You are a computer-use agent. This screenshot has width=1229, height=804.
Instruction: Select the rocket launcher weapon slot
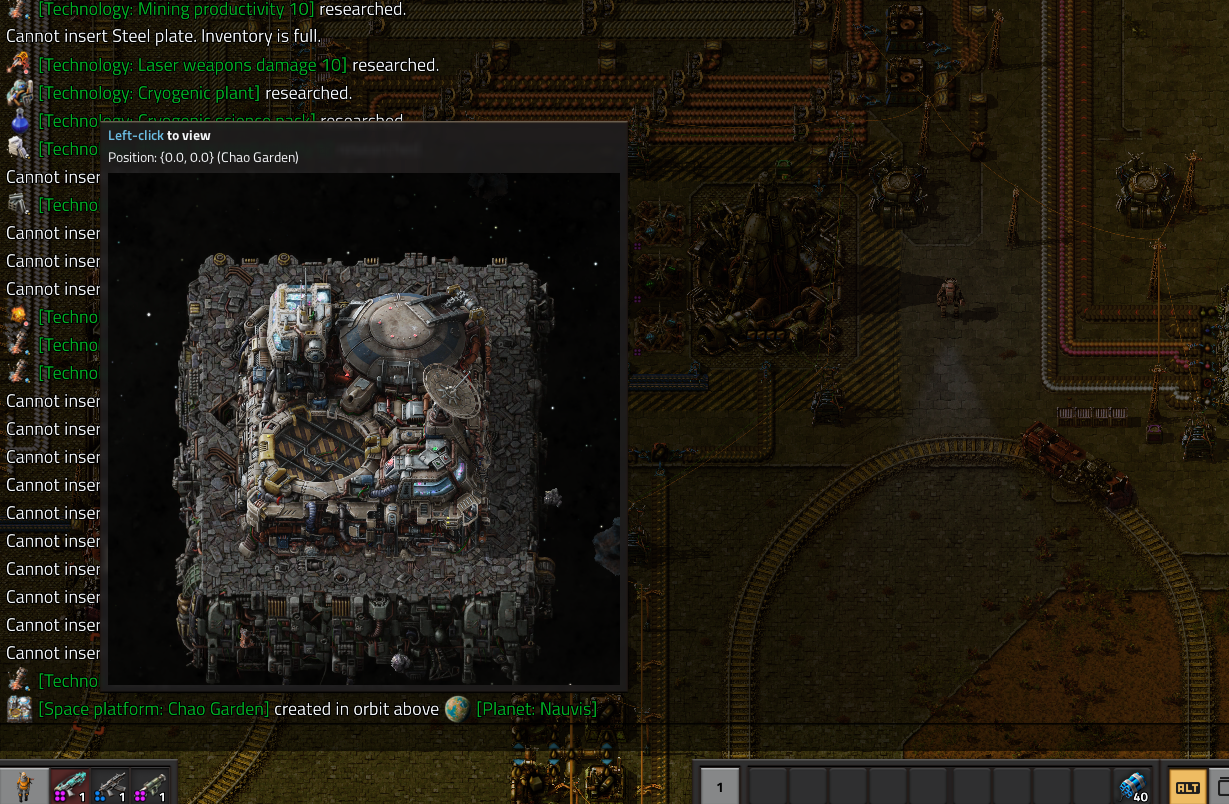(x=150, y=786)
